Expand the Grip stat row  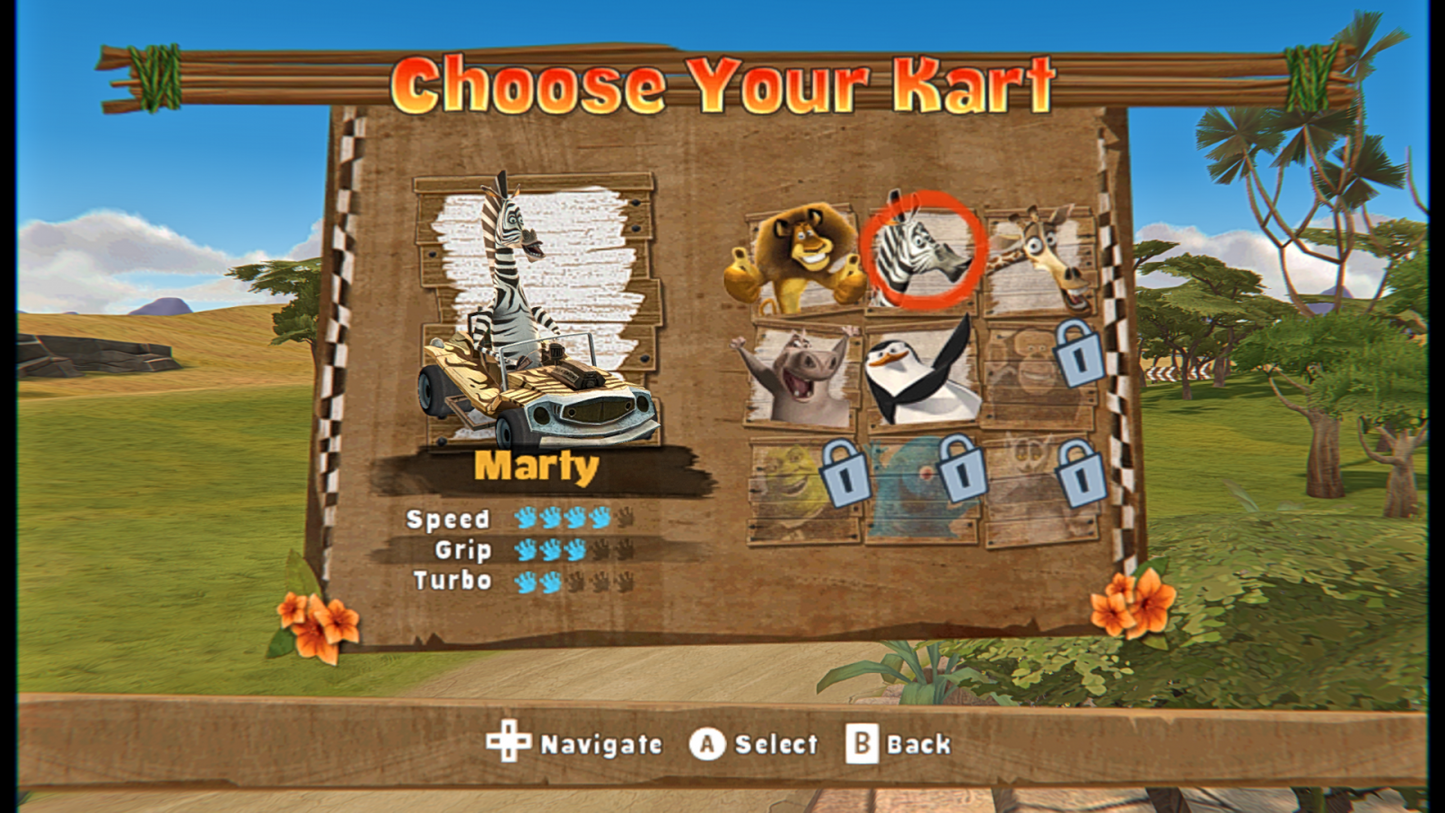463,549
